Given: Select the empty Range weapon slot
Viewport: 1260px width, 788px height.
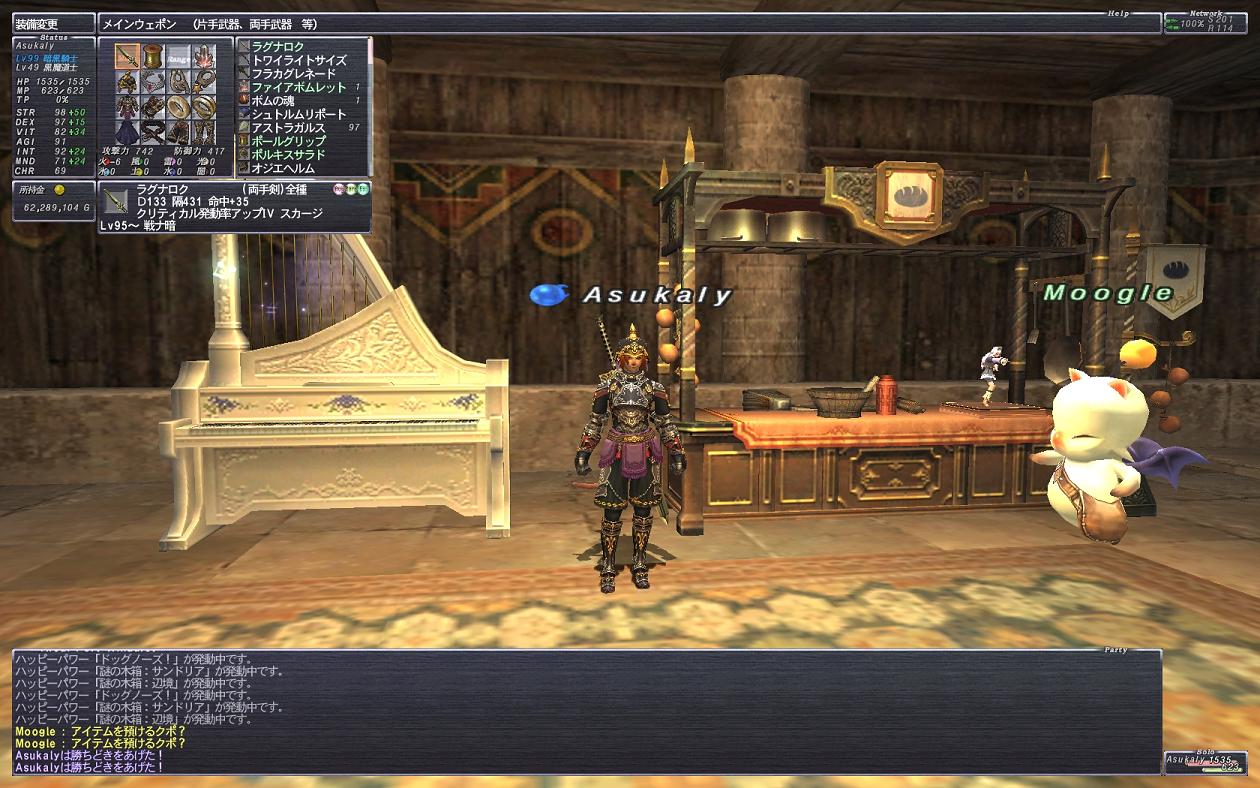Looking at the screenshot, I should pos(177,56).
